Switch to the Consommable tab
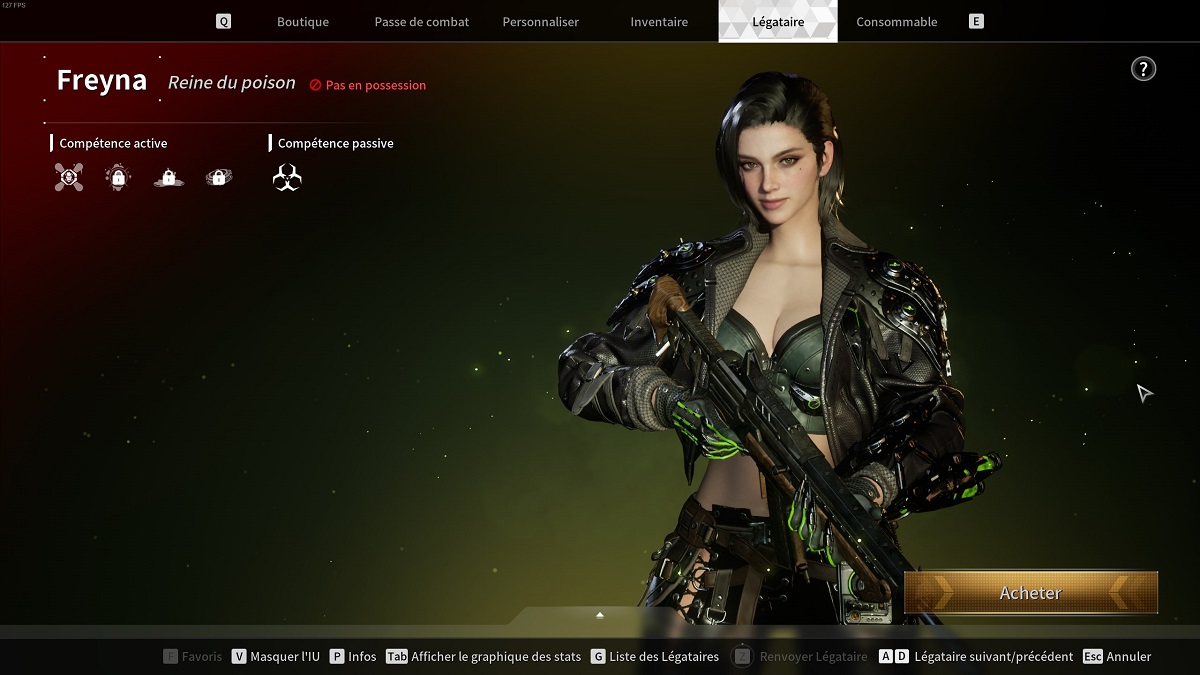Screen dimensions: 1200x675 pyautogui.click(x=896, y=22)
